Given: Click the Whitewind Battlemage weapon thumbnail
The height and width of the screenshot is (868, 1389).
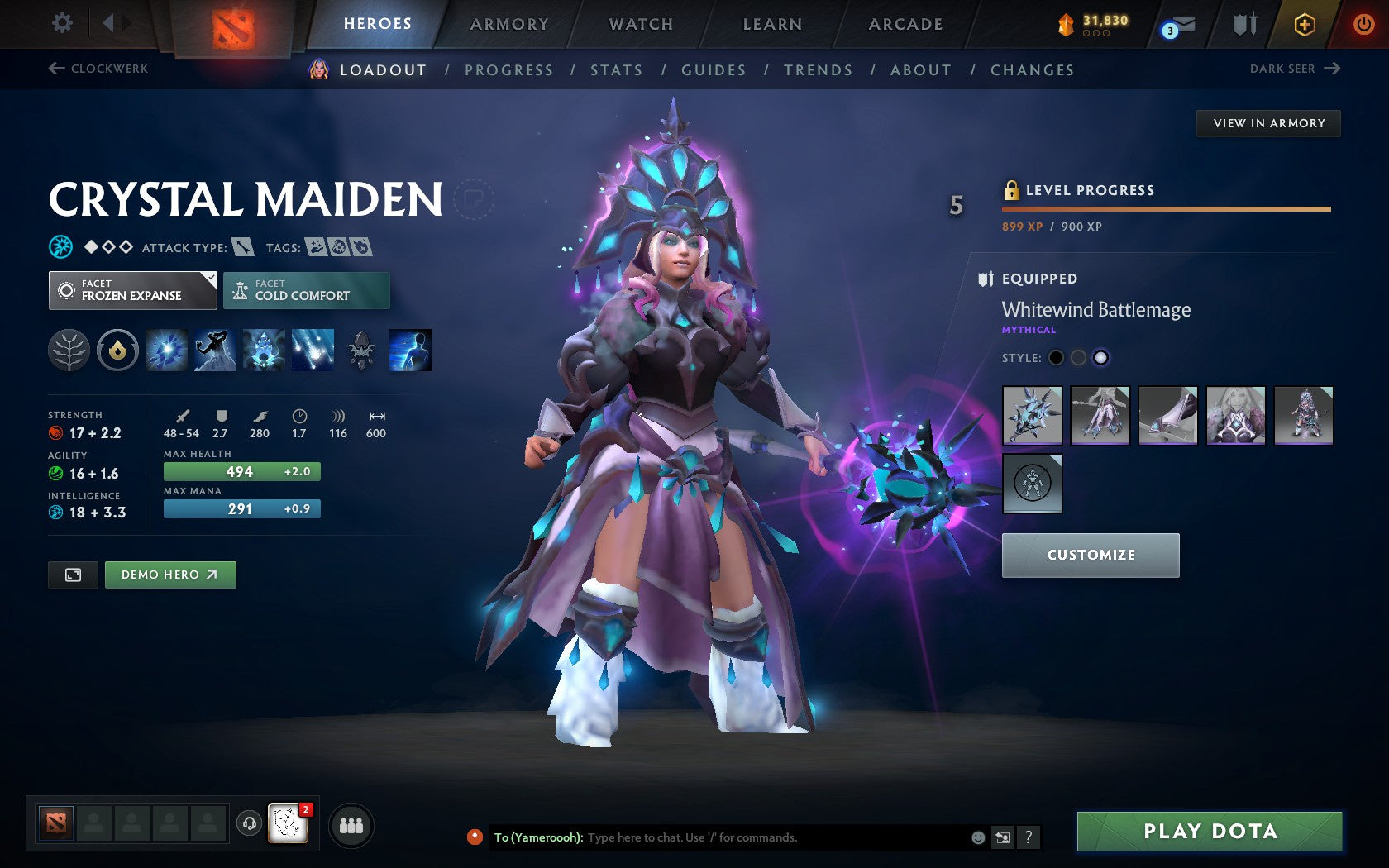Looking at the screenshot, I should pyautogui.click(x=1032, y=417).
